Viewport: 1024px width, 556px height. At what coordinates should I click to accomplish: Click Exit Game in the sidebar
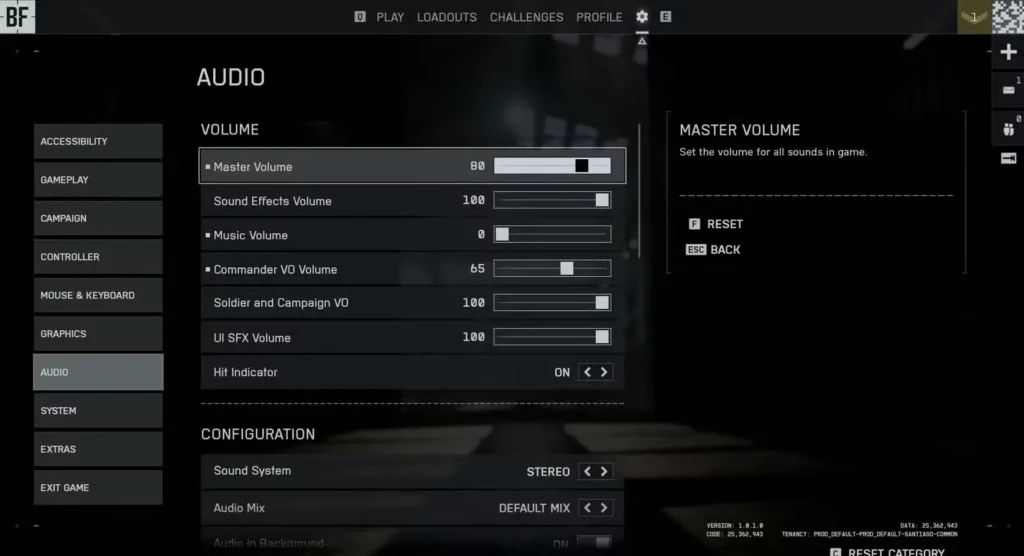click(x=98, y=488)
